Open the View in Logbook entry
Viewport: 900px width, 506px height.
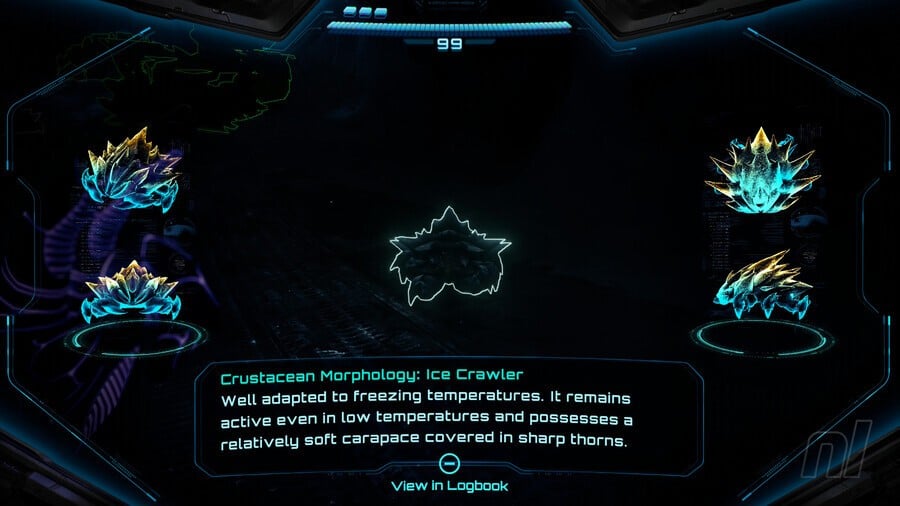click(449, 485)
